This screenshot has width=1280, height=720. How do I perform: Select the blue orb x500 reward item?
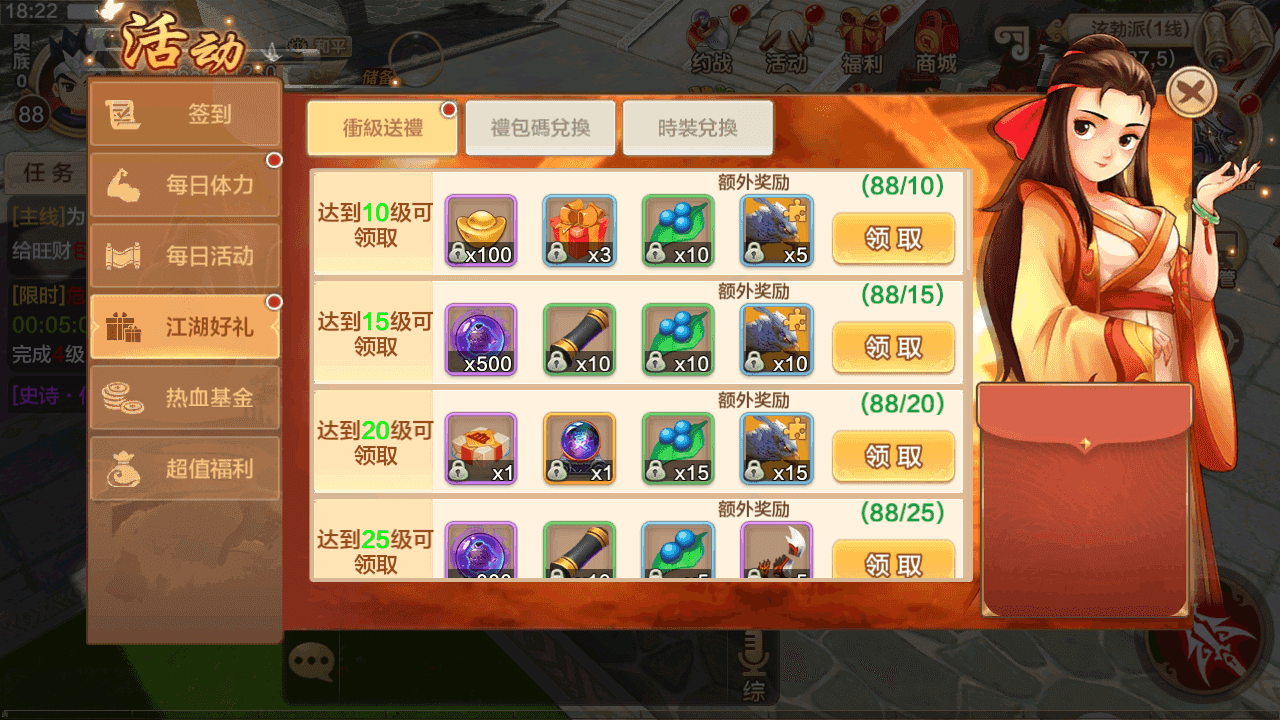coord(480,339)
